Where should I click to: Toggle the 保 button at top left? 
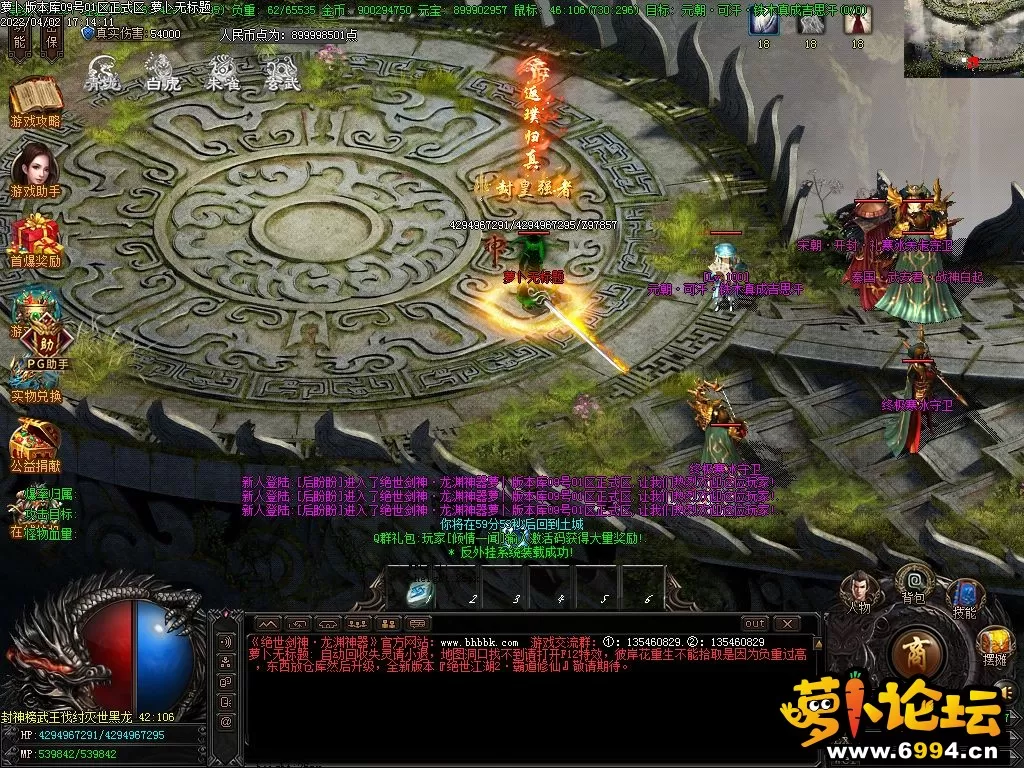[50, 40]
